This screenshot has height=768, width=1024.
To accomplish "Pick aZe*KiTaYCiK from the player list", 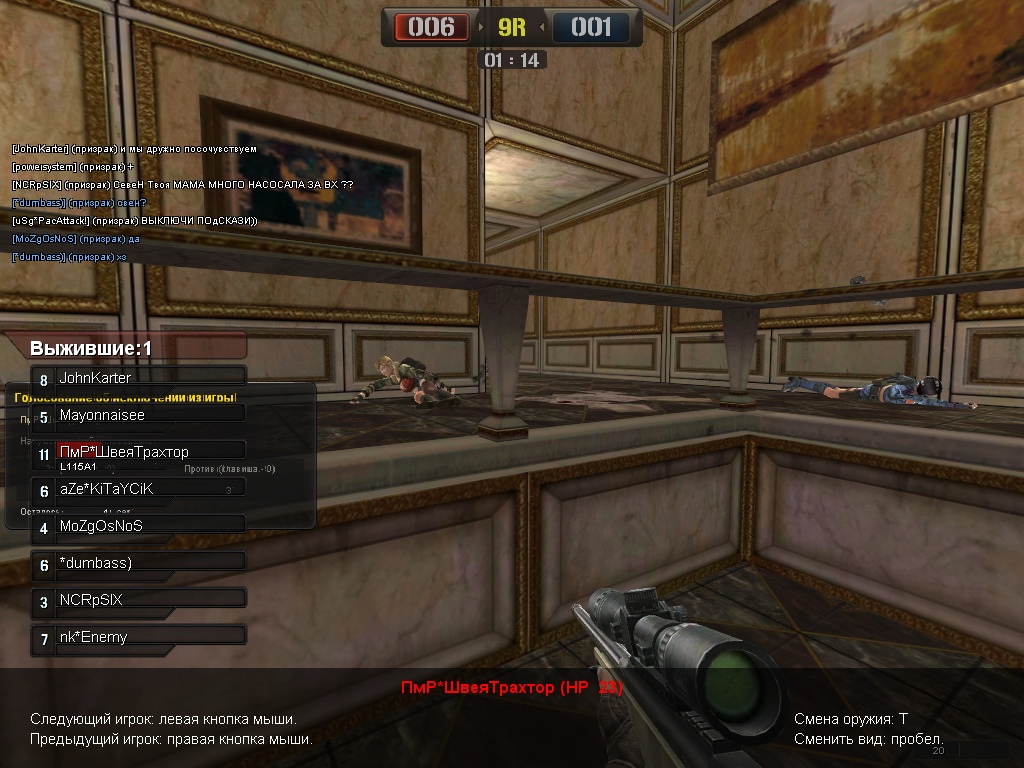I will point(138,489).
